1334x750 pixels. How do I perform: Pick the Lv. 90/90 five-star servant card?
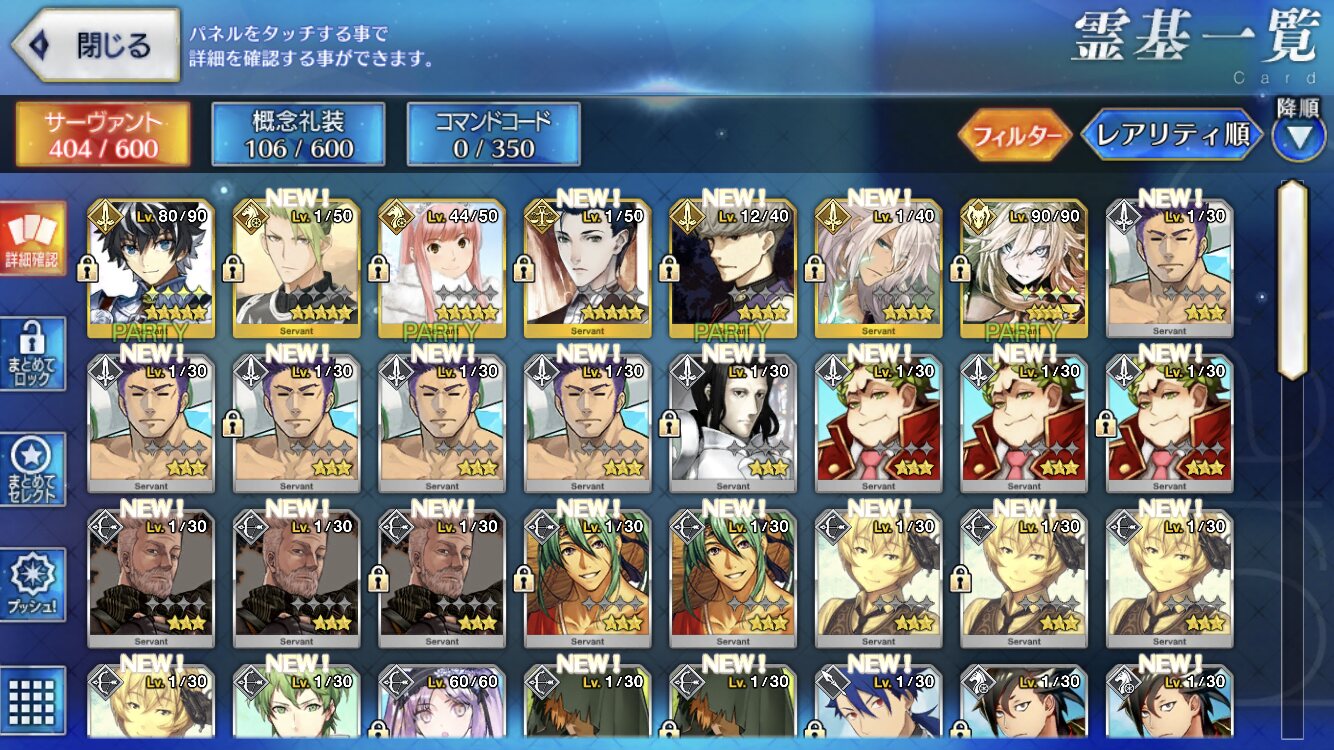pos(1024,268)
